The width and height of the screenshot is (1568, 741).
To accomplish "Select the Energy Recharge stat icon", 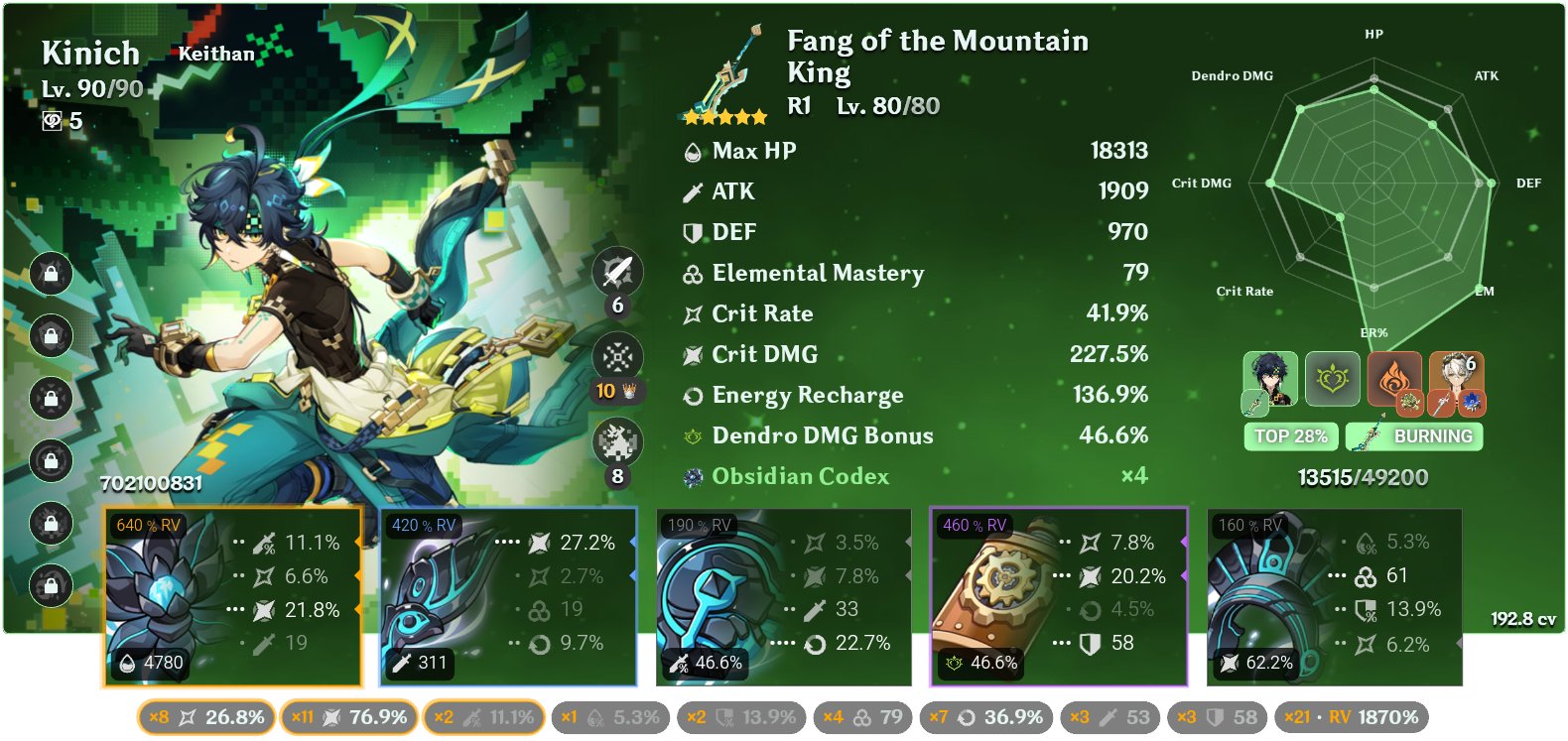I will coord(692,394).
